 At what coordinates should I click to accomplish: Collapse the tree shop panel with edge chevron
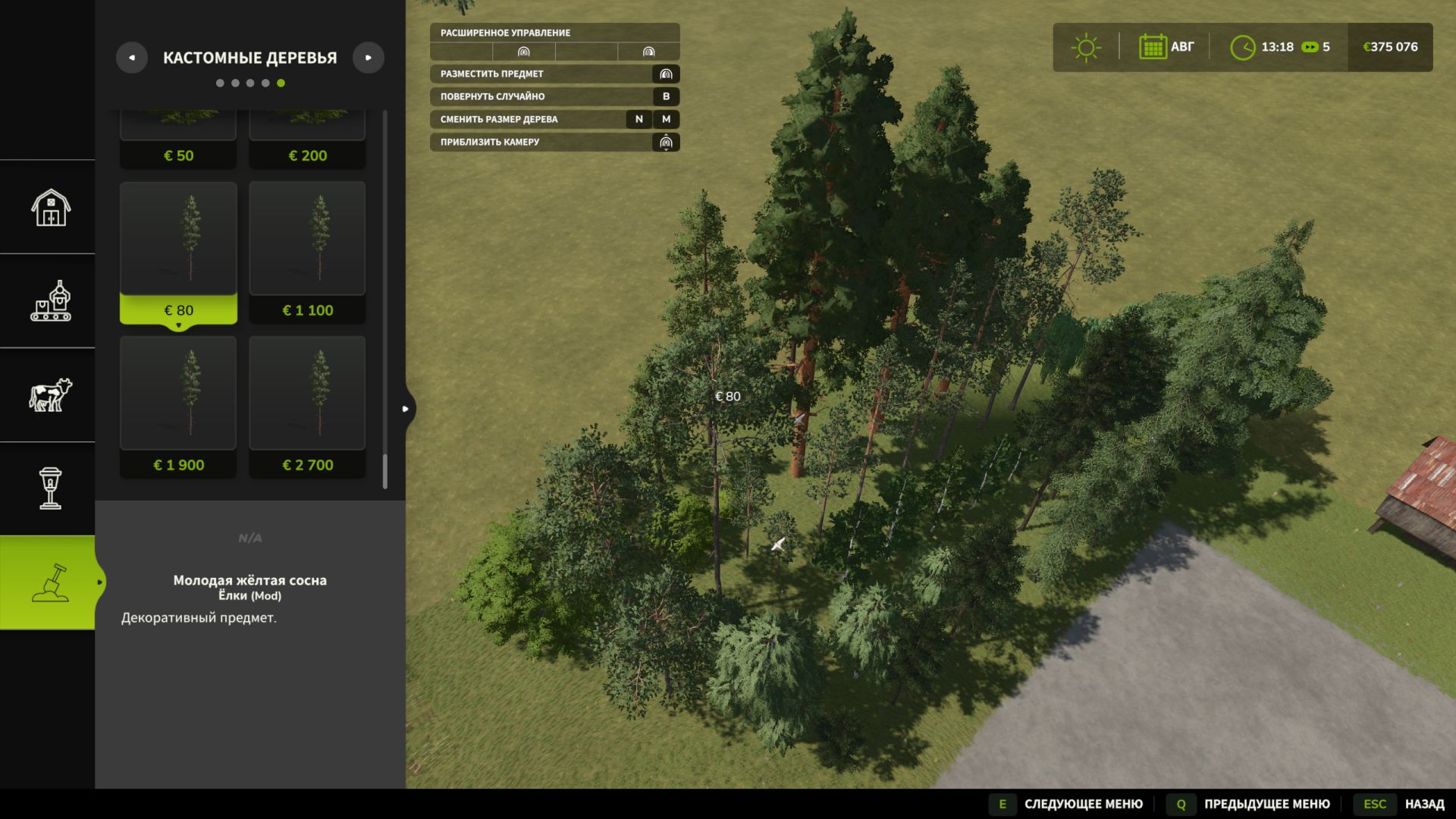pyautogui.click(x=404, y=408)
